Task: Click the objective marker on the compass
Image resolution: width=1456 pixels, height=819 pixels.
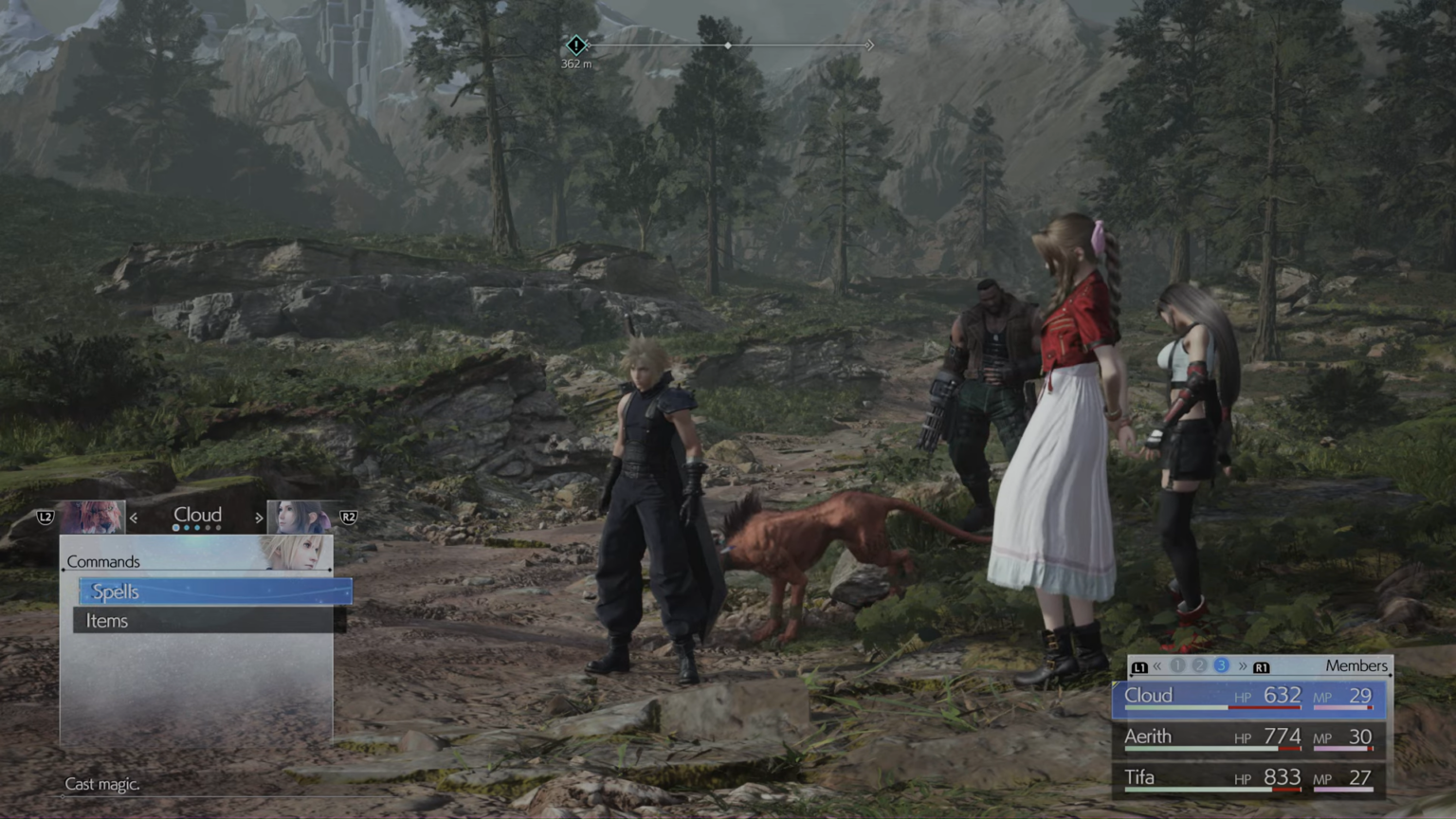Action: click(x=575, y=45)
